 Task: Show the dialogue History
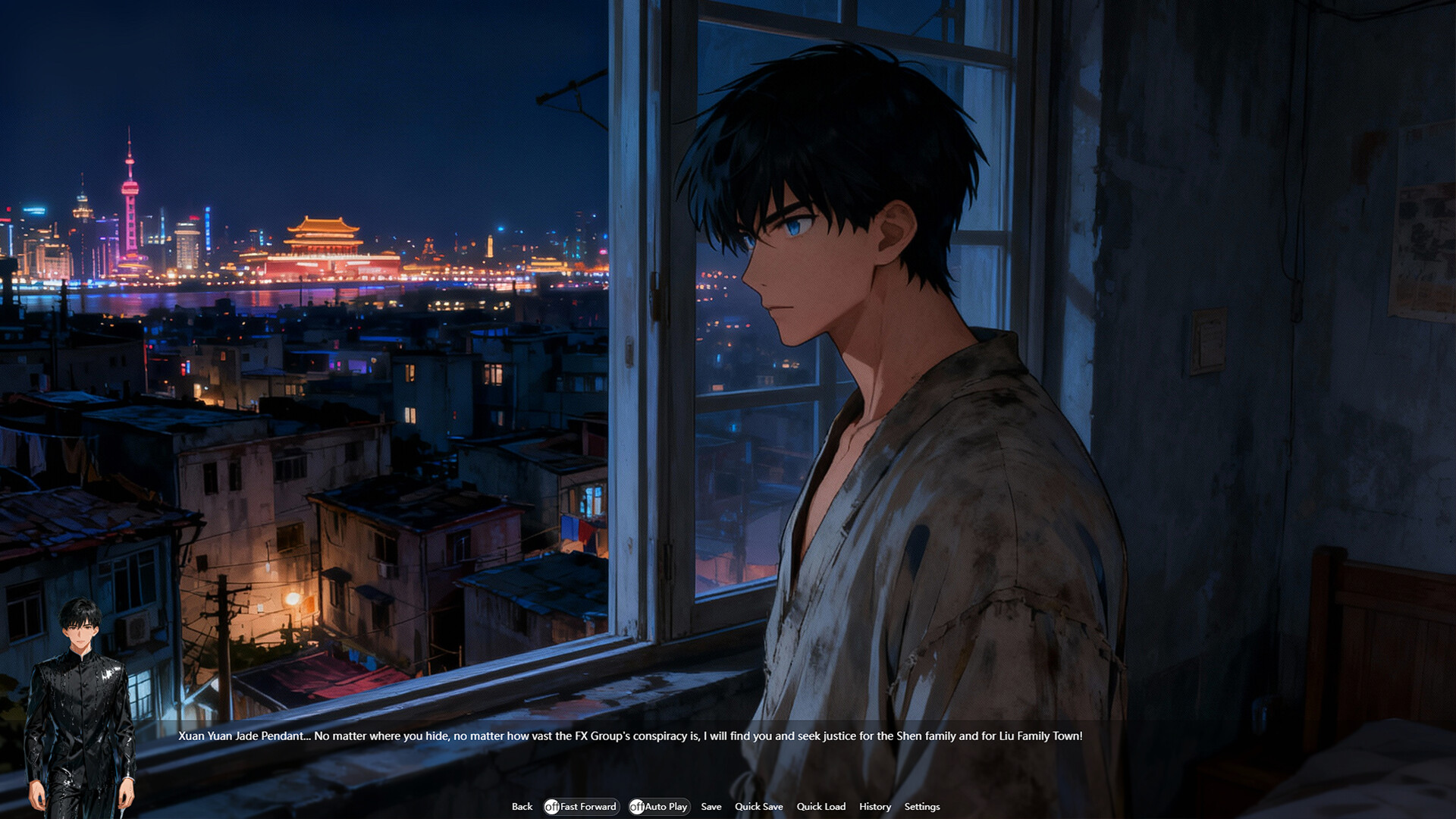(x=874, y=807)
